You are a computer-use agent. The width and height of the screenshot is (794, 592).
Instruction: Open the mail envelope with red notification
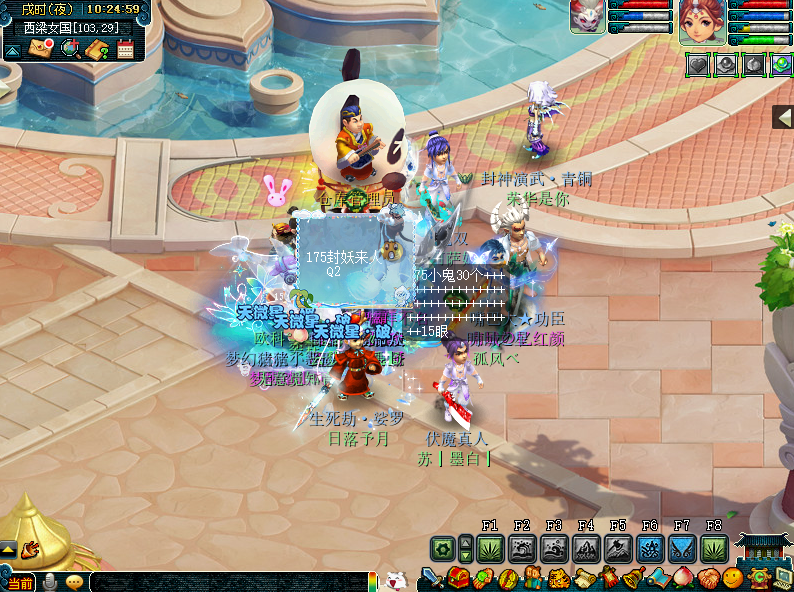(42, 49)
